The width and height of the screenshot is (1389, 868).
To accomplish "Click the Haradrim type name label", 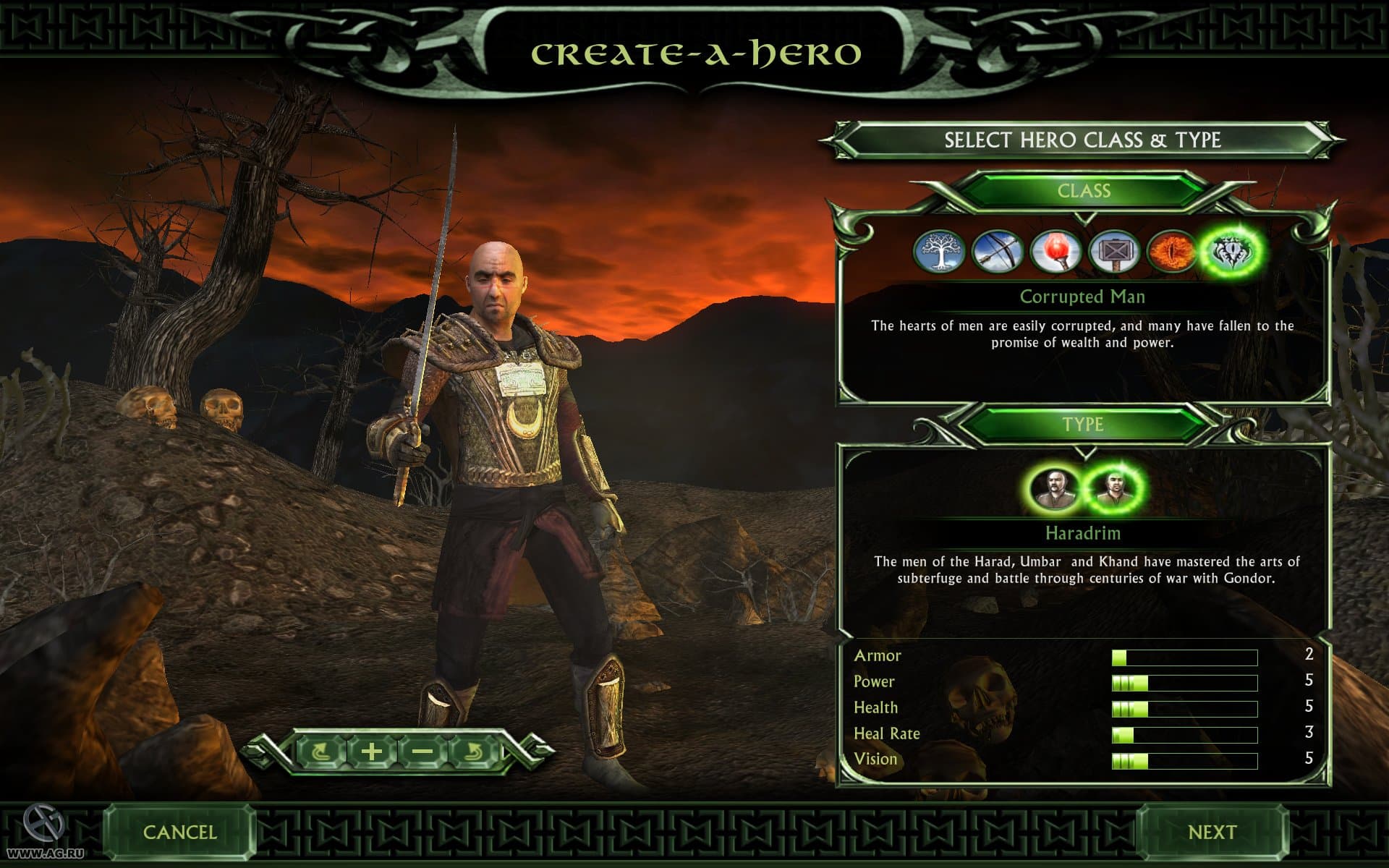I will tap(1082, 533).
